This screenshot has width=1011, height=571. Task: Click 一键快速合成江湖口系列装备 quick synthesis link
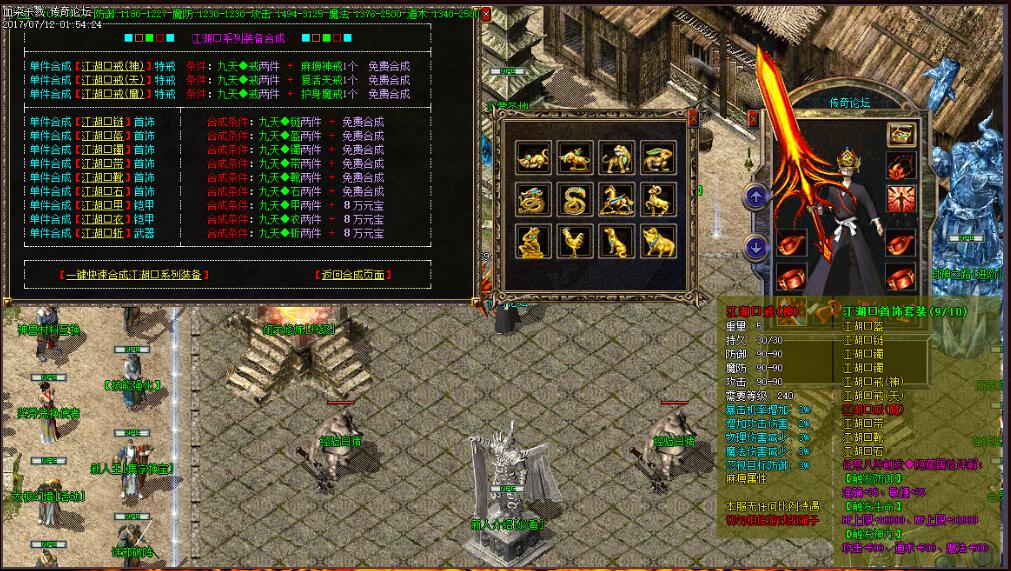(x=134, y=274)
